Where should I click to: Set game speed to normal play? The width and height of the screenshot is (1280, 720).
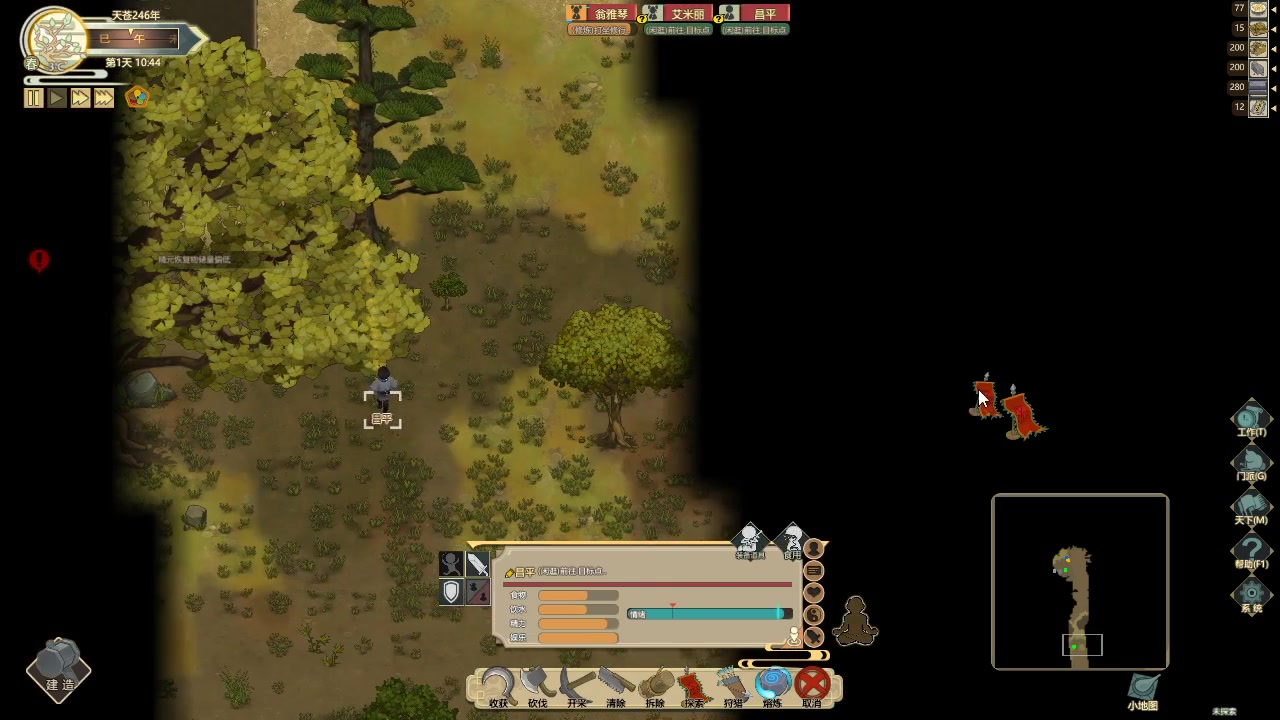pyautogui.click(x=57, y=98)
